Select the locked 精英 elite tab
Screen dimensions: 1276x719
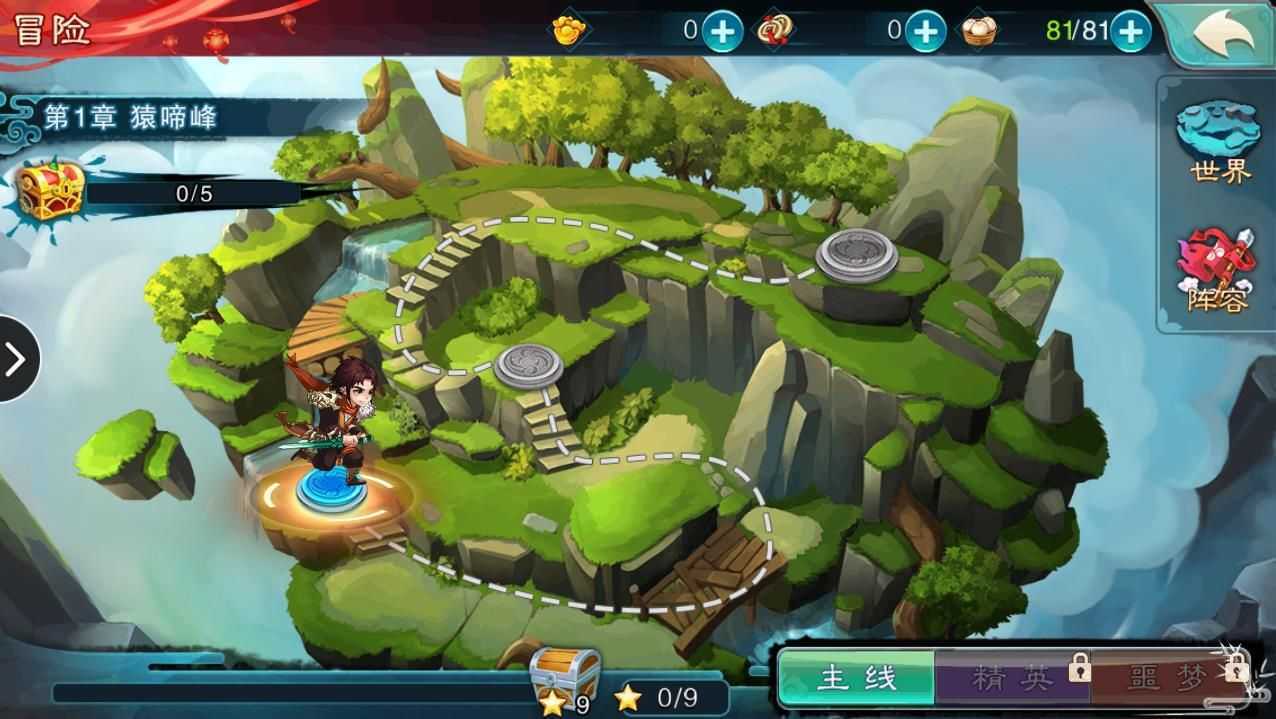(x=1013, y=679)
